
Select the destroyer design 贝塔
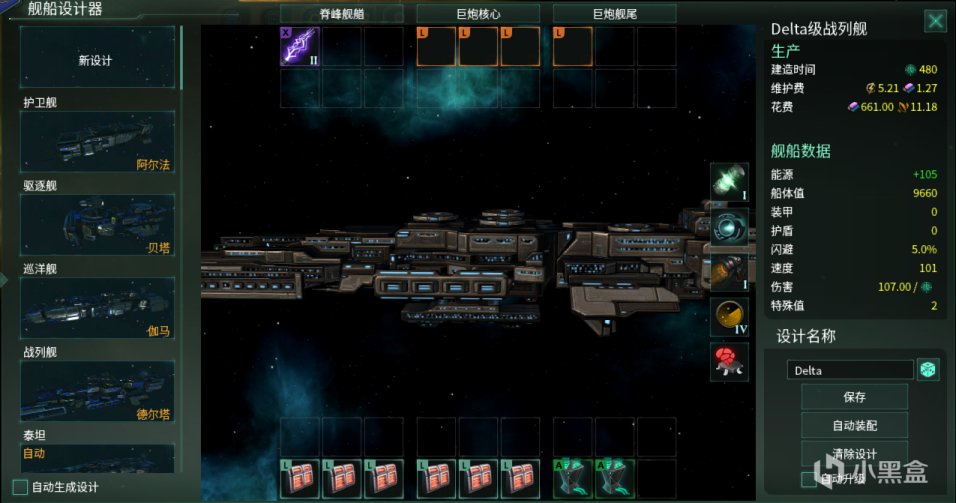coord(98,226)
